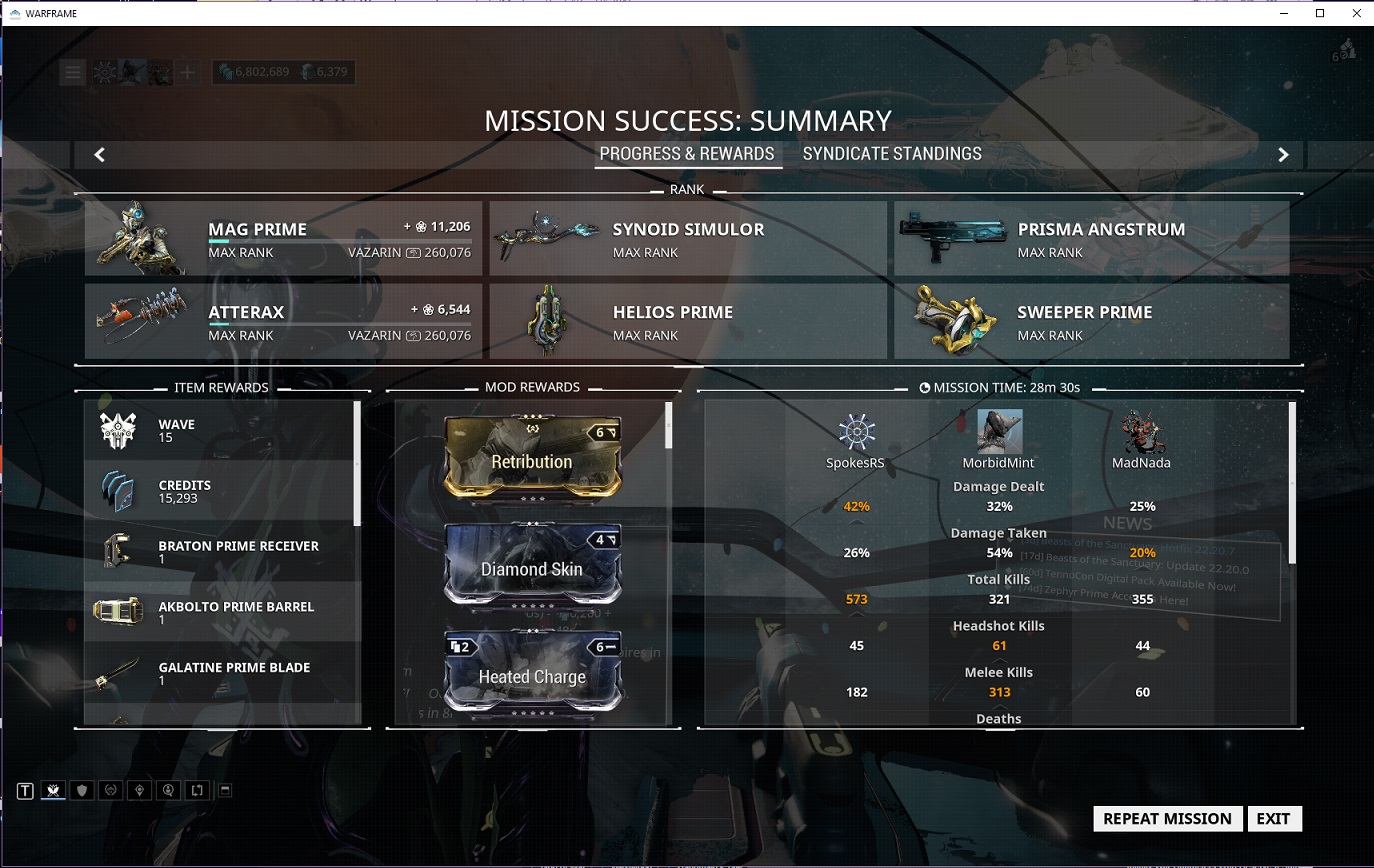Image resolution: width=1374 pixels, height=868 pixels.
Task: Show the Galatine Prime Blade reward
Action: [222, 673]
